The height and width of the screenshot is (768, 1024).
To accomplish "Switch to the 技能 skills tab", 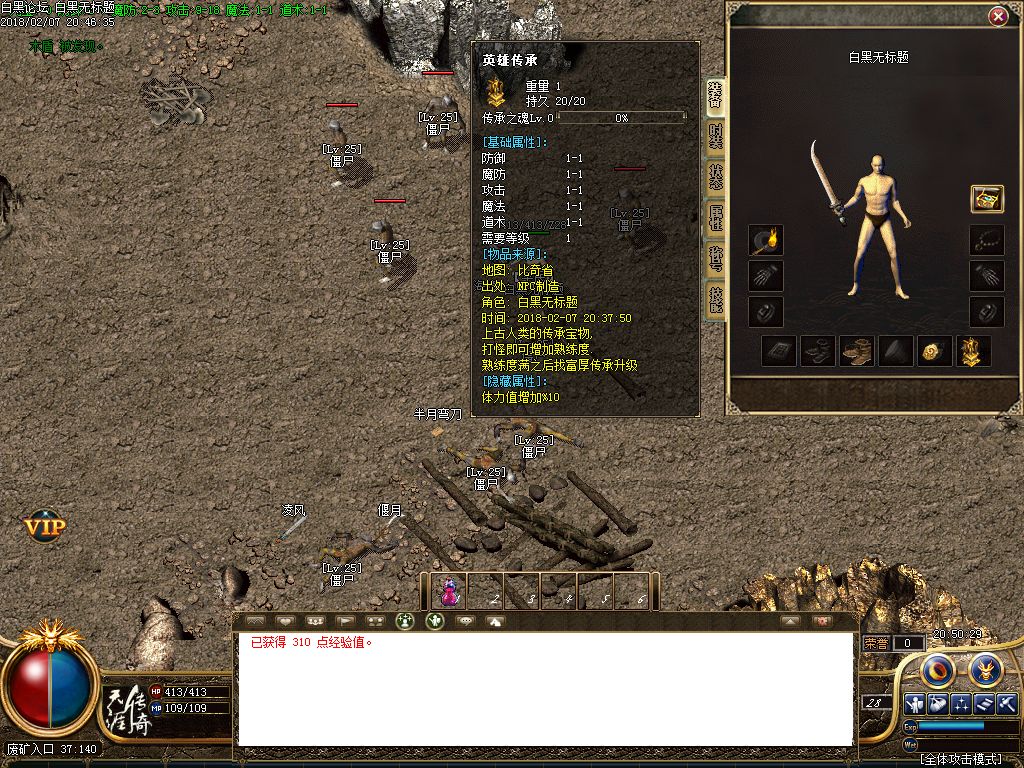I will coord(715,298).
